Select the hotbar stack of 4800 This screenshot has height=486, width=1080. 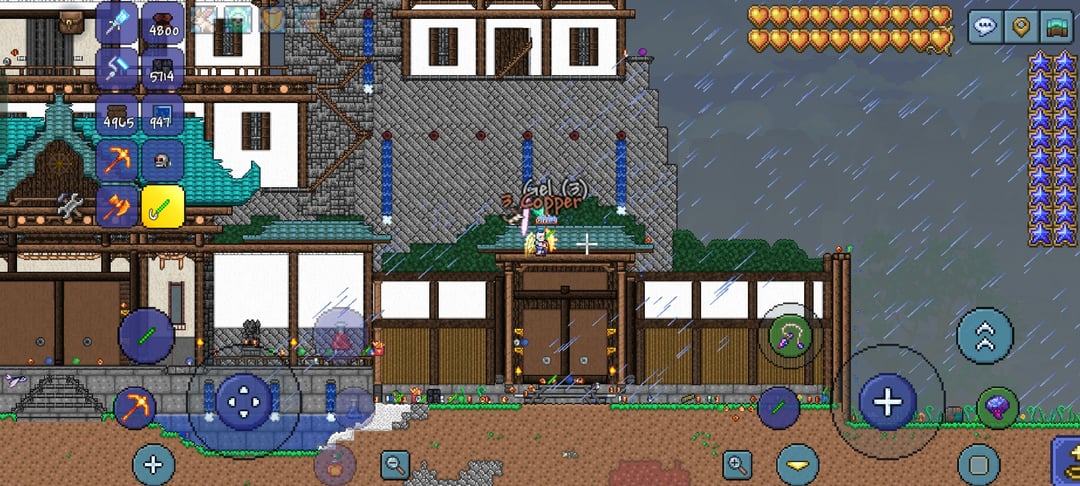(x=162, y=23)
